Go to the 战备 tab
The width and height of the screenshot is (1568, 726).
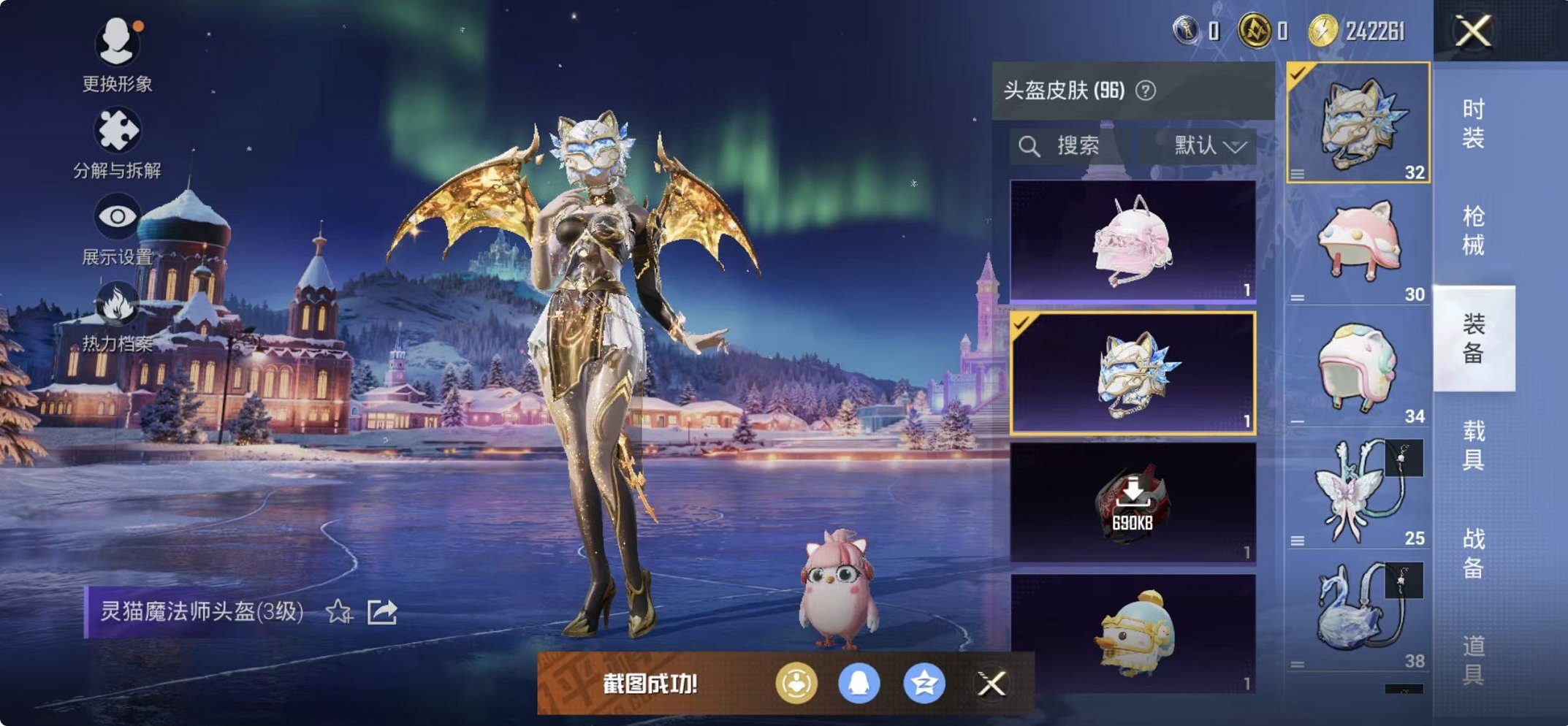click(x=1473, y=553)
